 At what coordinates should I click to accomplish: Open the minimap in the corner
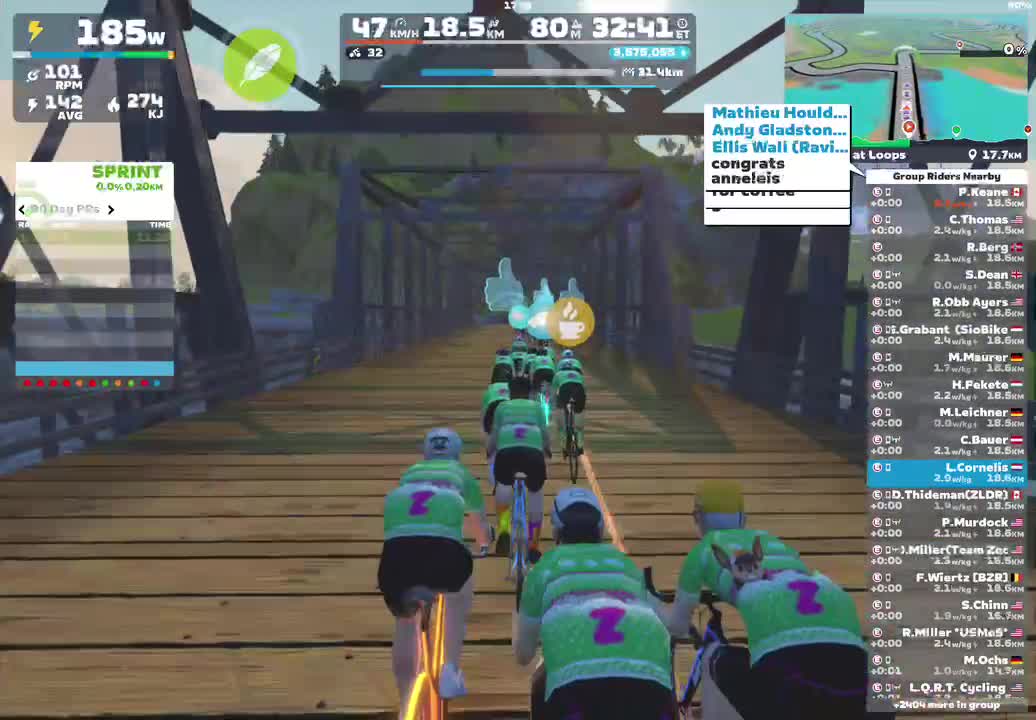(907, 80)
